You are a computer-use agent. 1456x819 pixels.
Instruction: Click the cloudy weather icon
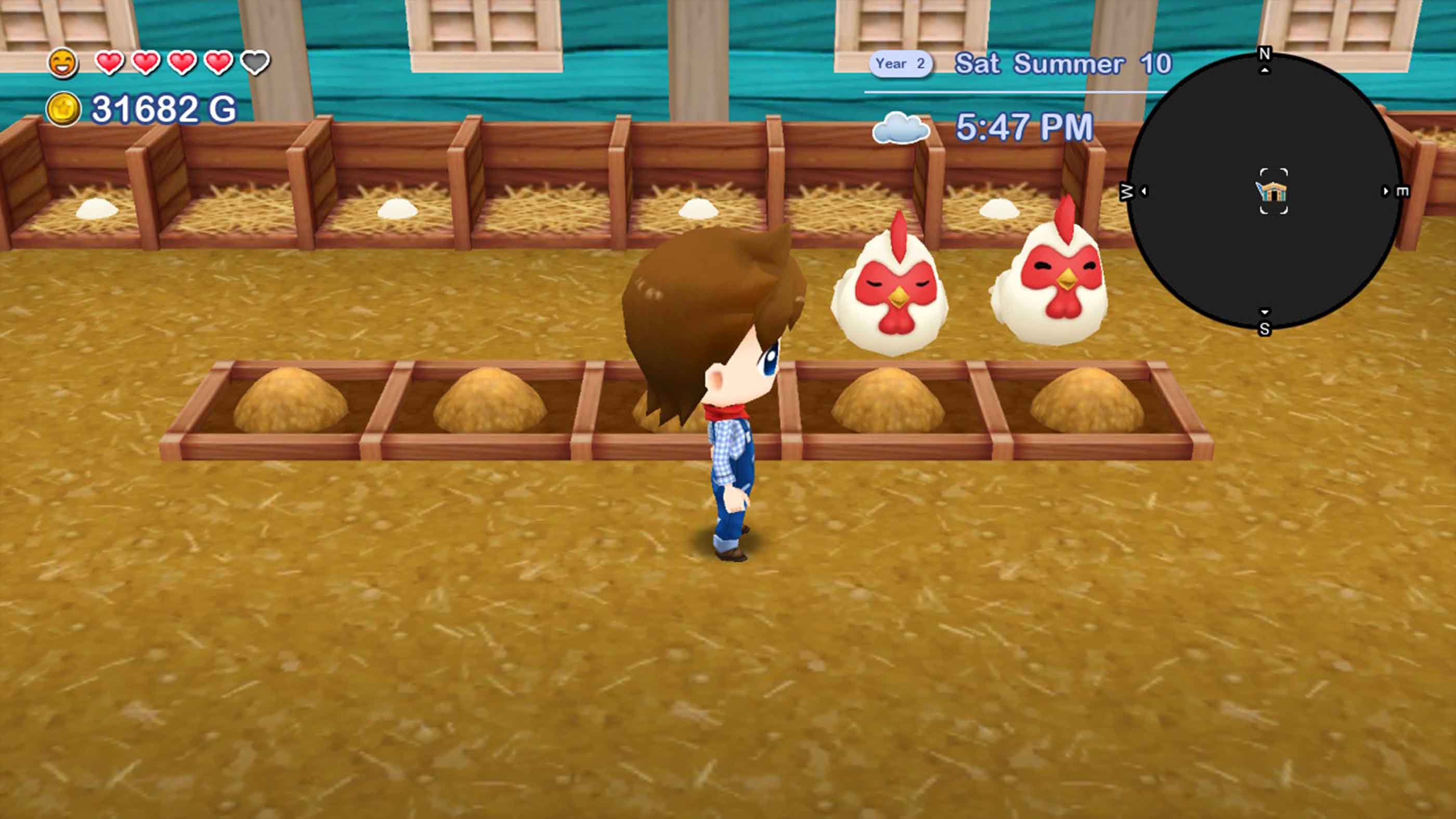(902, 129)
